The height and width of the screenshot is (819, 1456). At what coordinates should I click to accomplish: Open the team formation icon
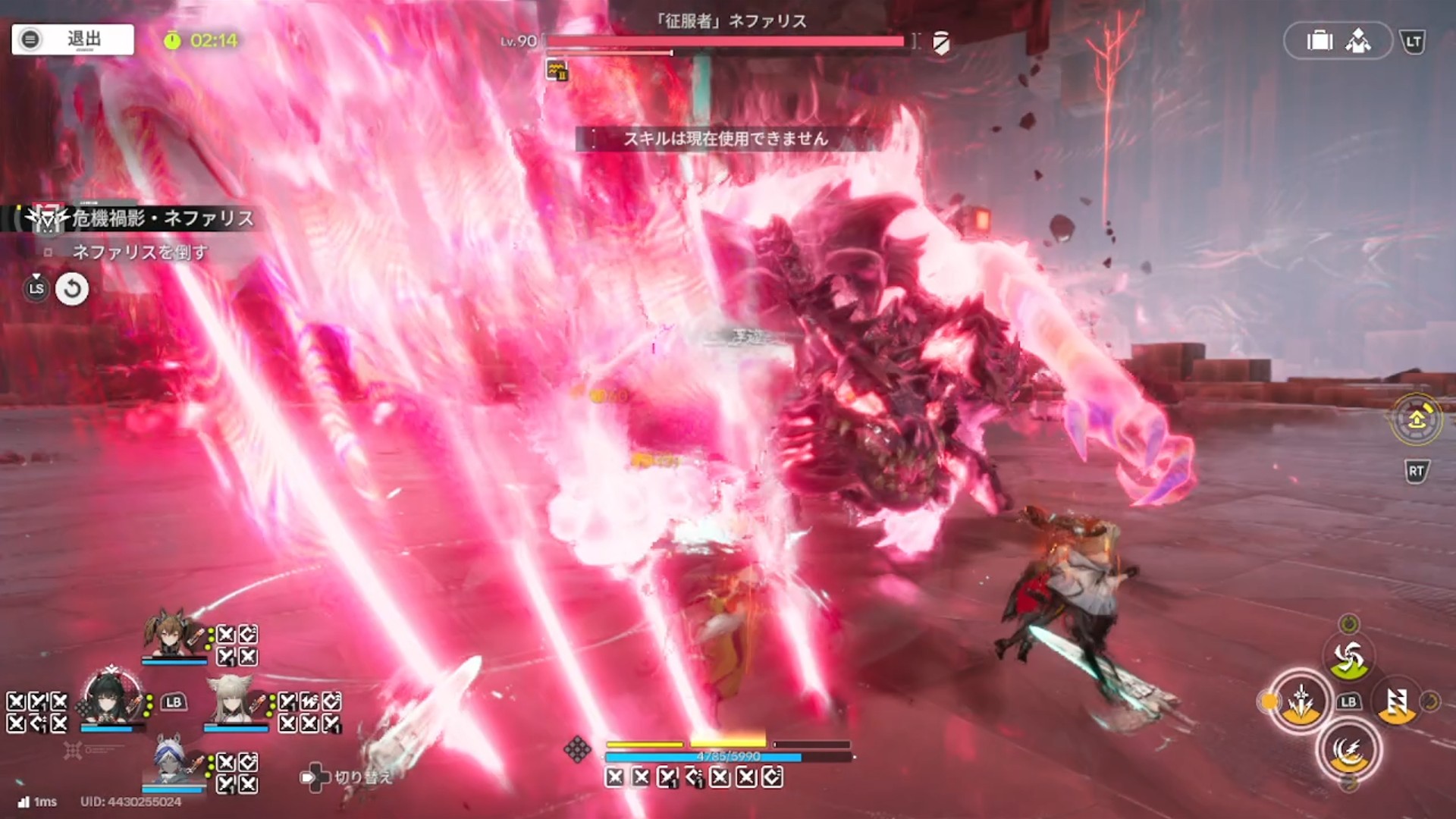click(x=1358, y=41)
